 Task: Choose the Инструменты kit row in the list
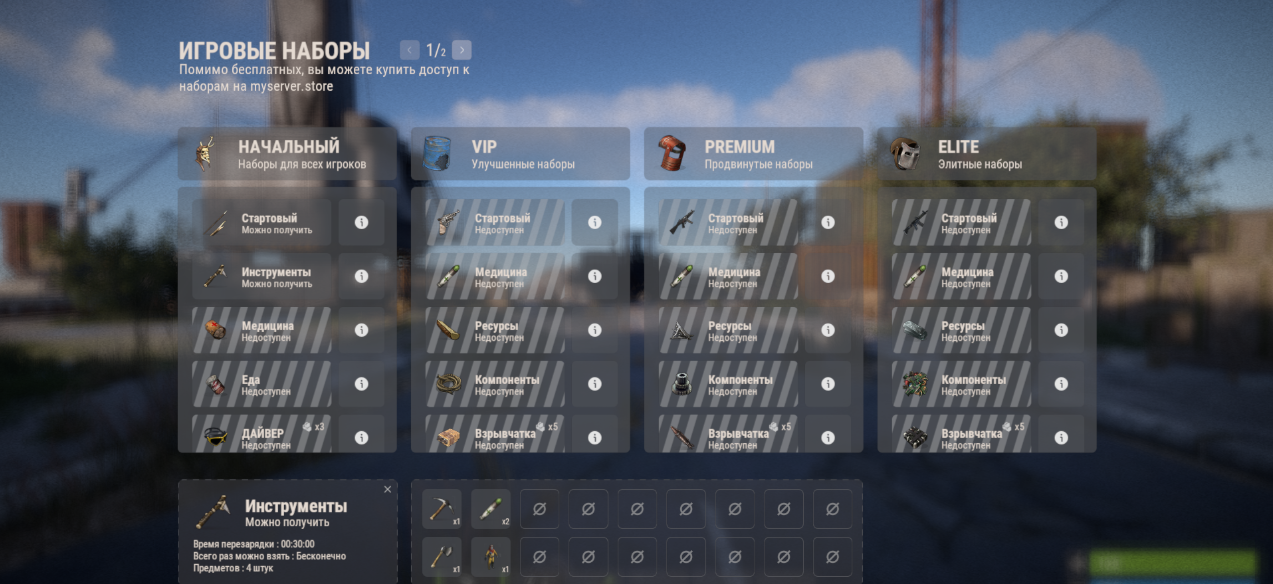point(262,277)
